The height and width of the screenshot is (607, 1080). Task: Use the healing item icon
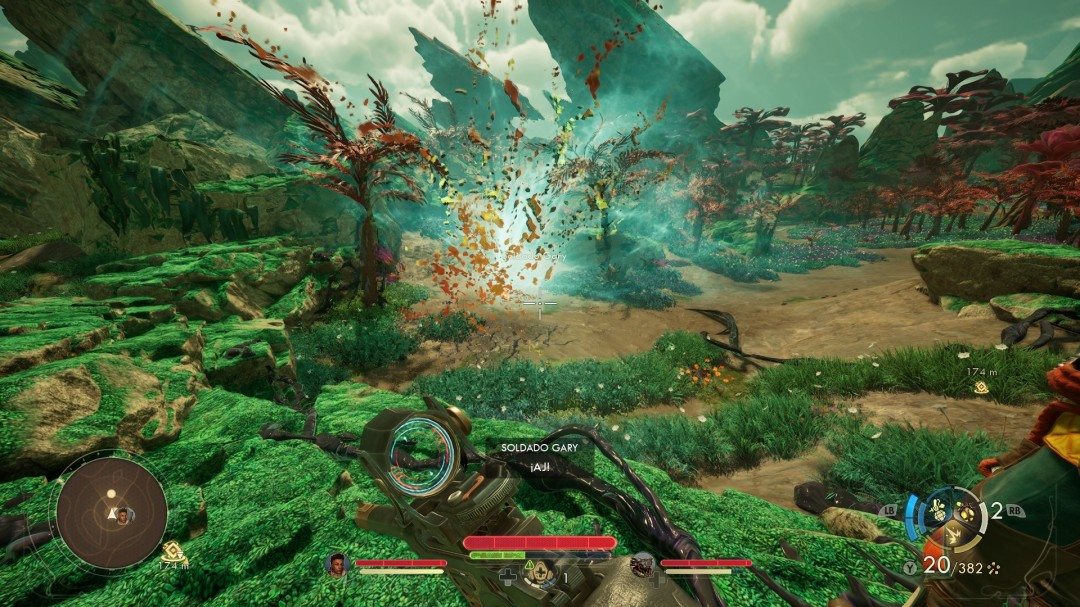(540, 573)
